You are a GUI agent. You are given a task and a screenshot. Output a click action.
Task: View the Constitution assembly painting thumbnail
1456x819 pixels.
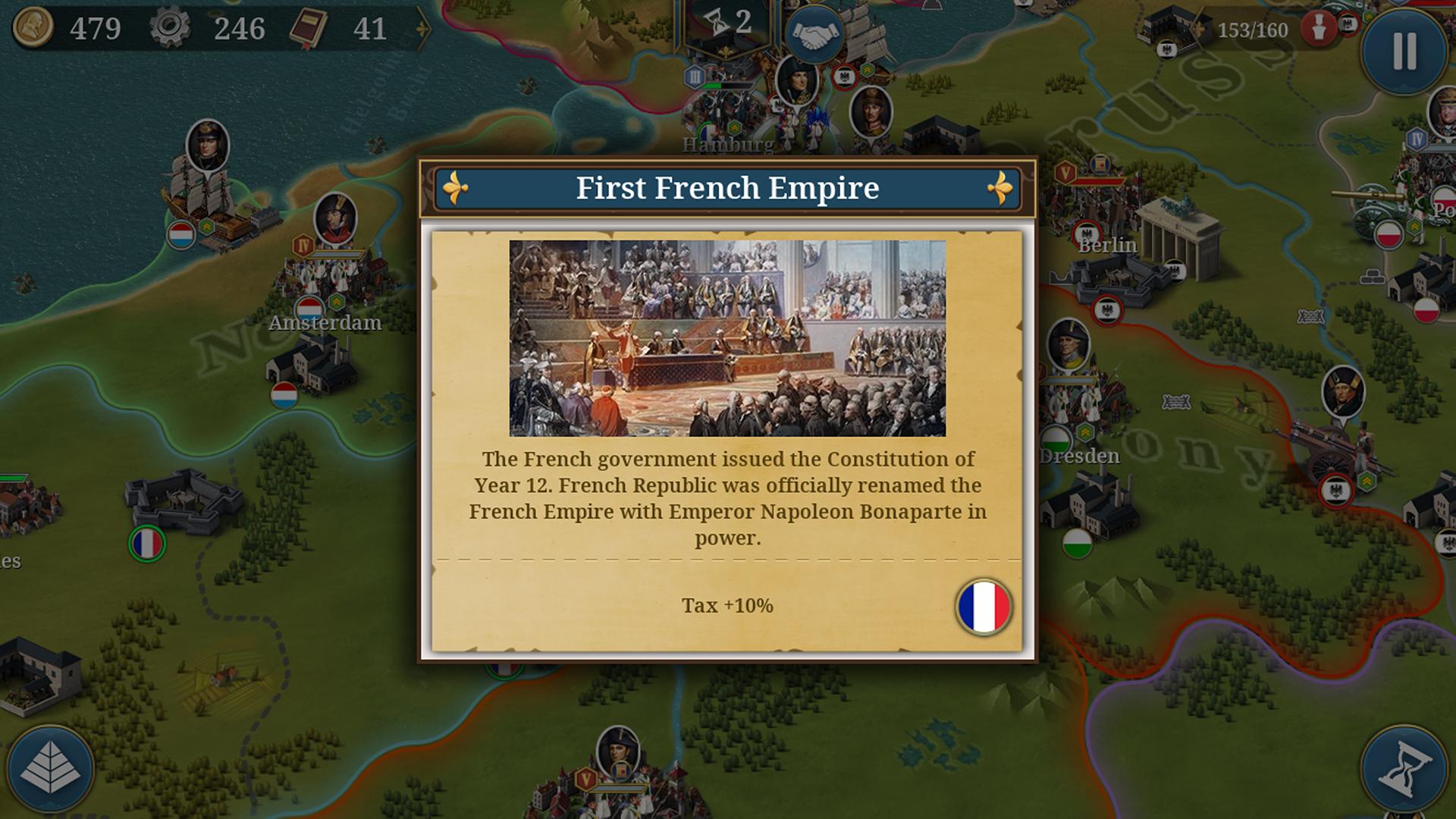[x=727, y=337]
